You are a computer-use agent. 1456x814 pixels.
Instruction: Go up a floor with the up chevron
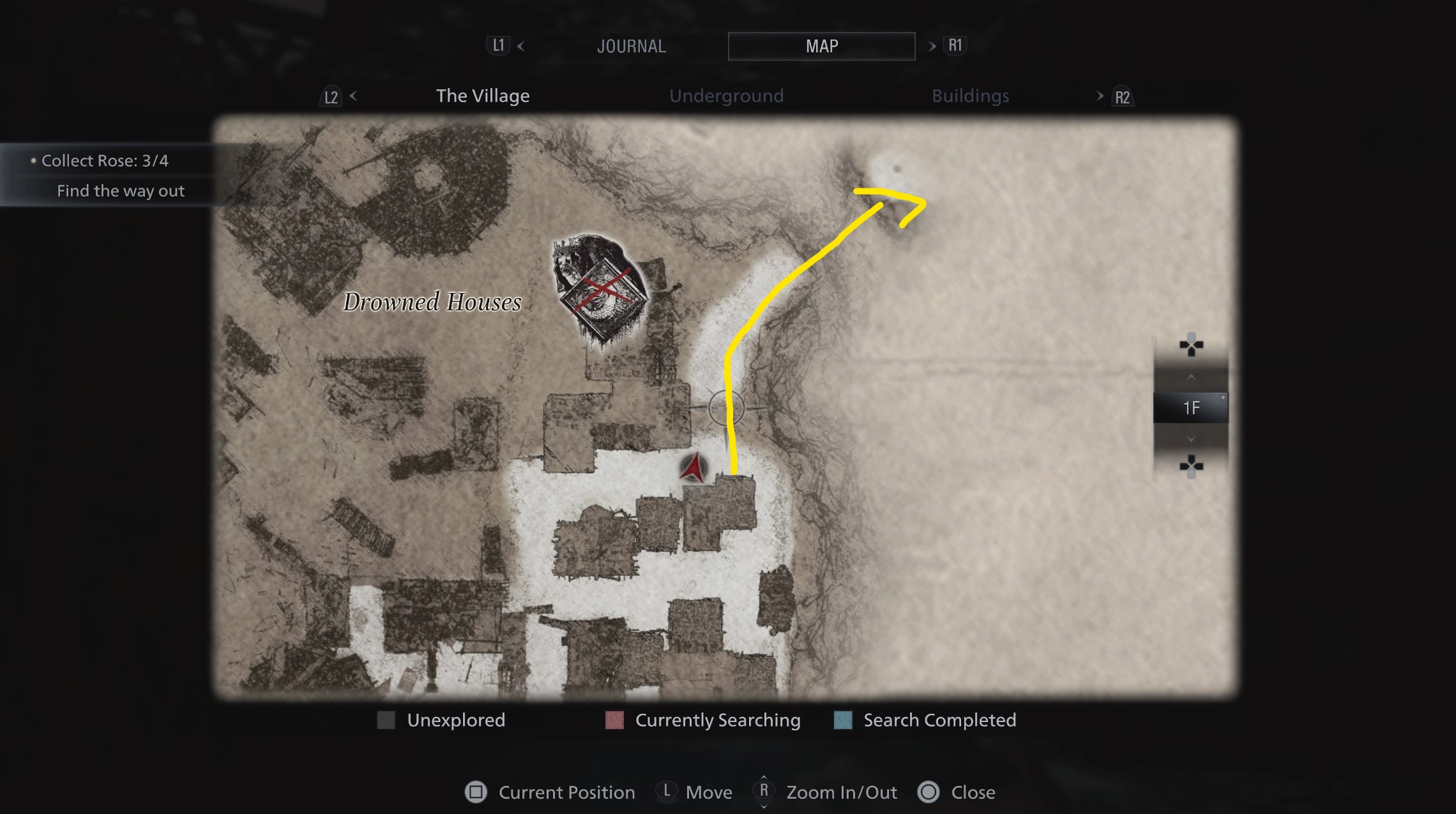1191,377
